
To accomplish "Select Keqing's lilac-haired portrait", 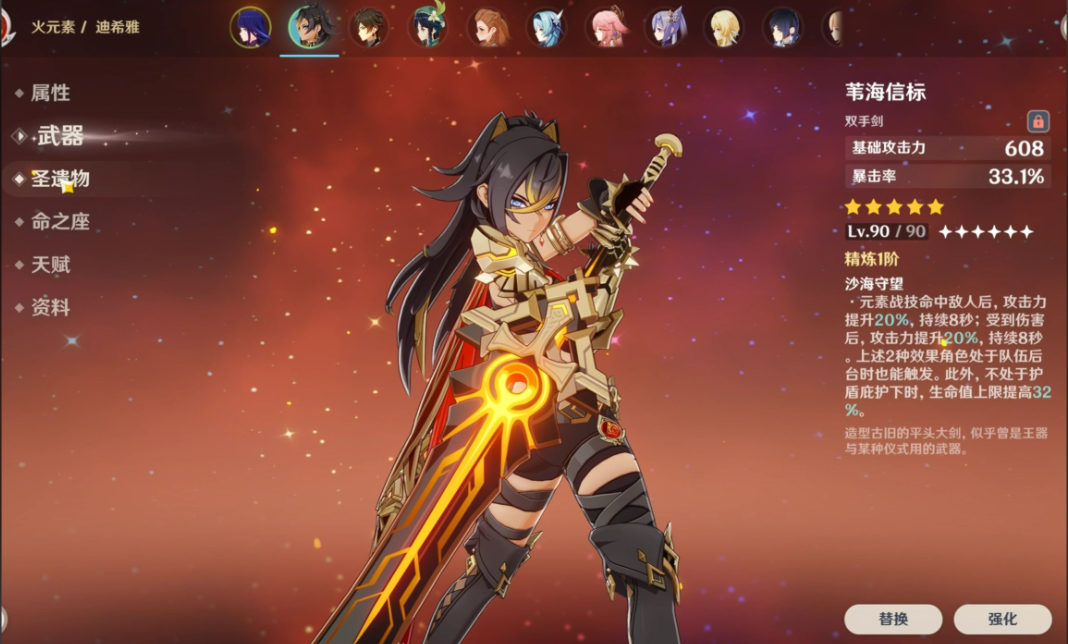I will coord(665,27).
